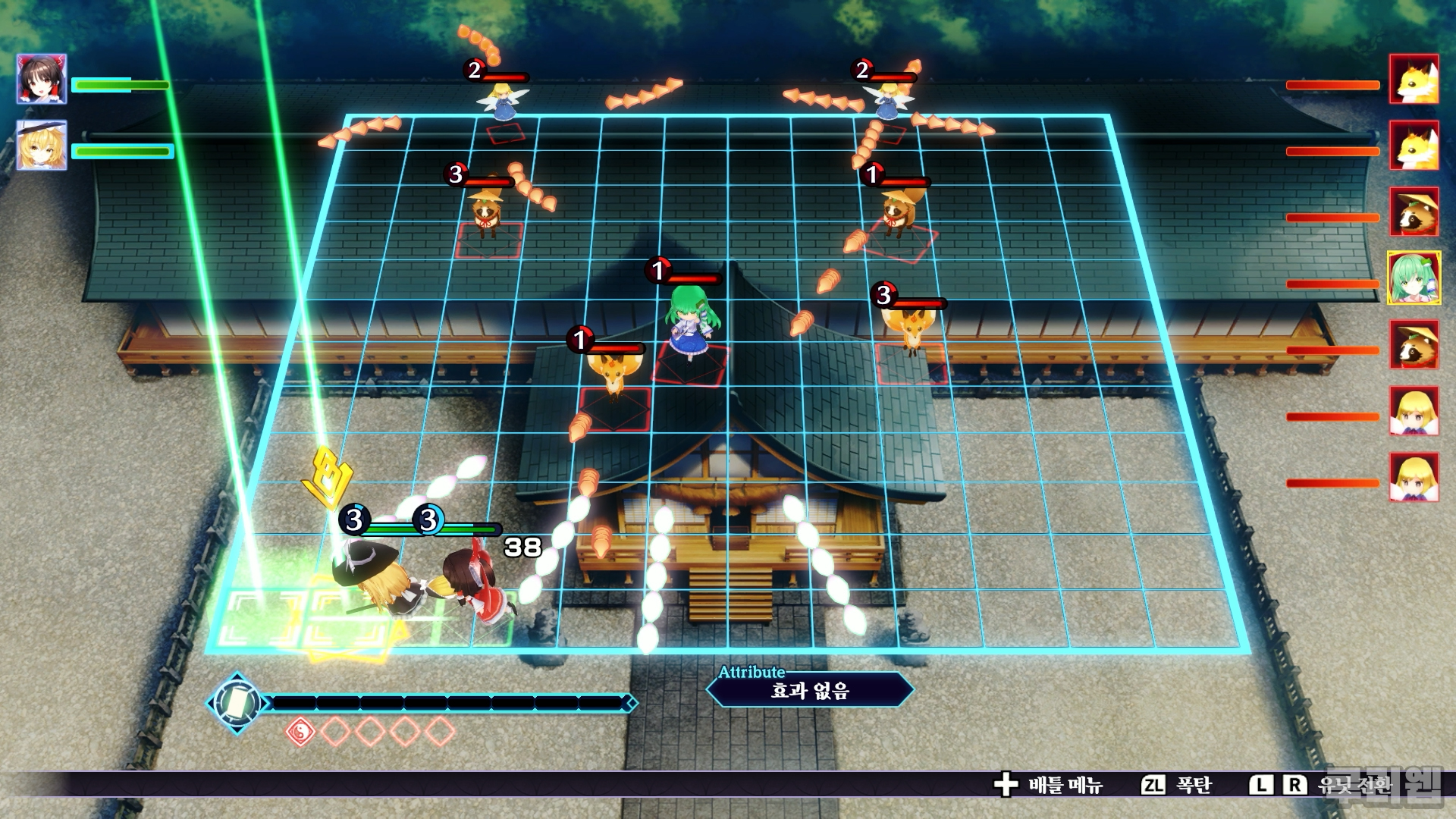Activate the filled yin-yang bomb icon
The height and width of the screenshot is (819, 1456).
[300, 732]
